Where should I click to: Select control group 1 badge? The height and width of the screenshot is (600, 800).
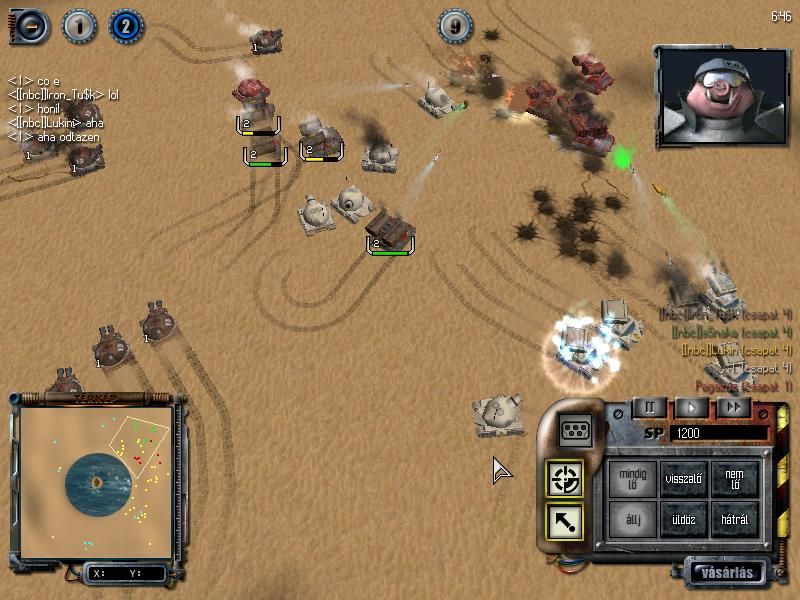tap(78, 25)
